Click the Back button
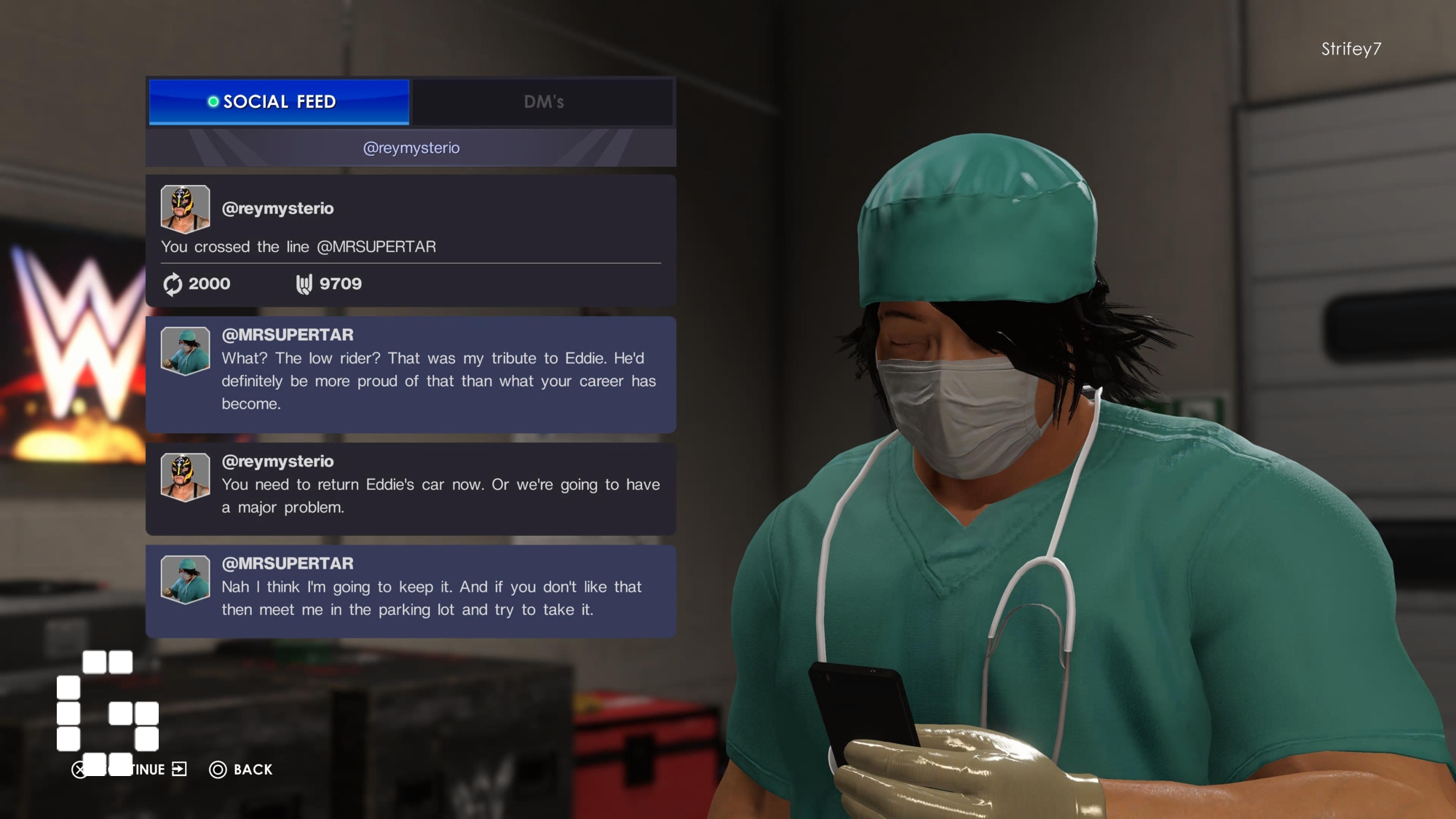The width and height of the screenshot is (1456, 819). (x=241, y=769)
